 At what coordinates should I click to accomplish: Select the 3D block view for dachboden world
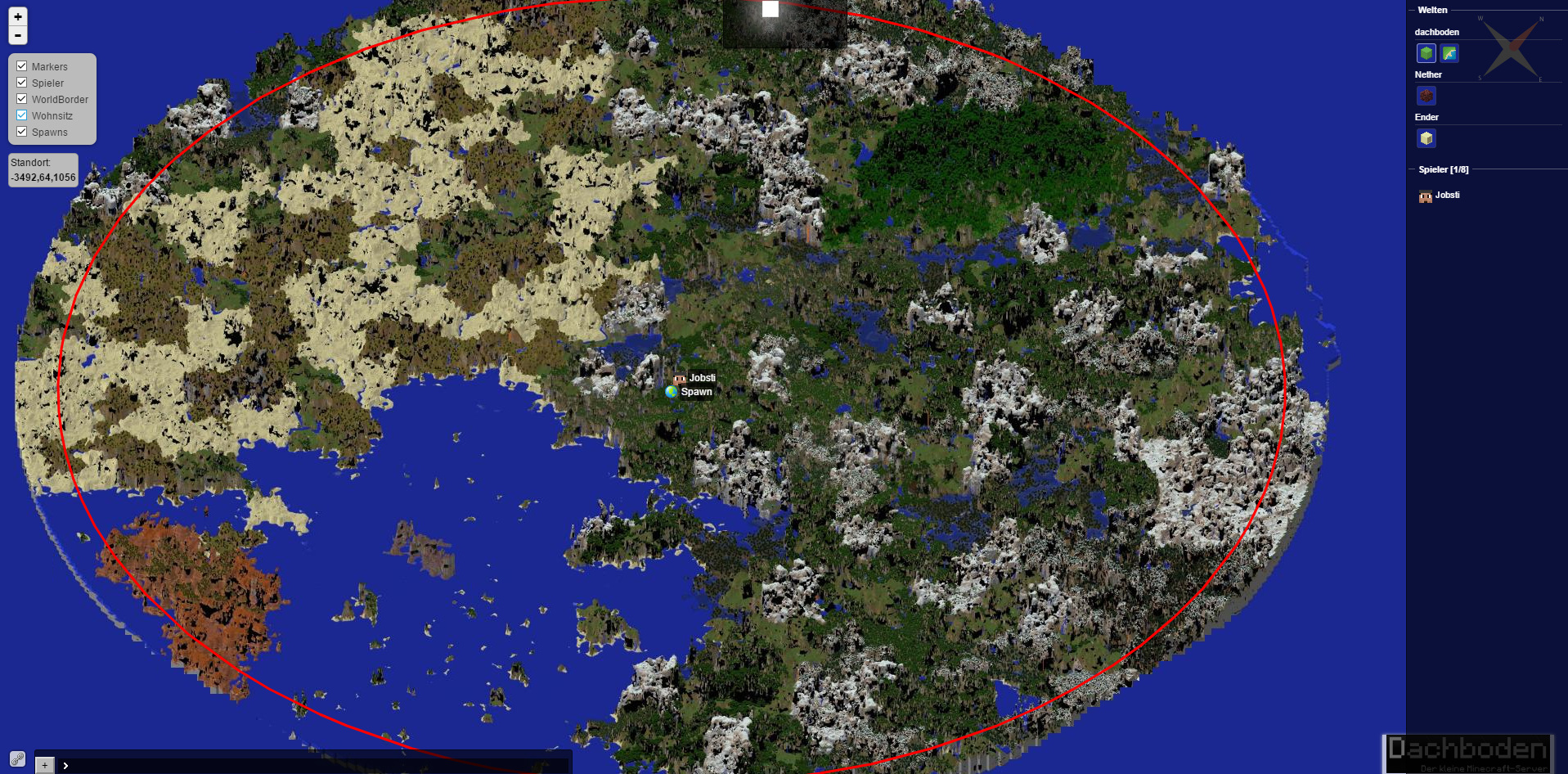coord(1426,52)
